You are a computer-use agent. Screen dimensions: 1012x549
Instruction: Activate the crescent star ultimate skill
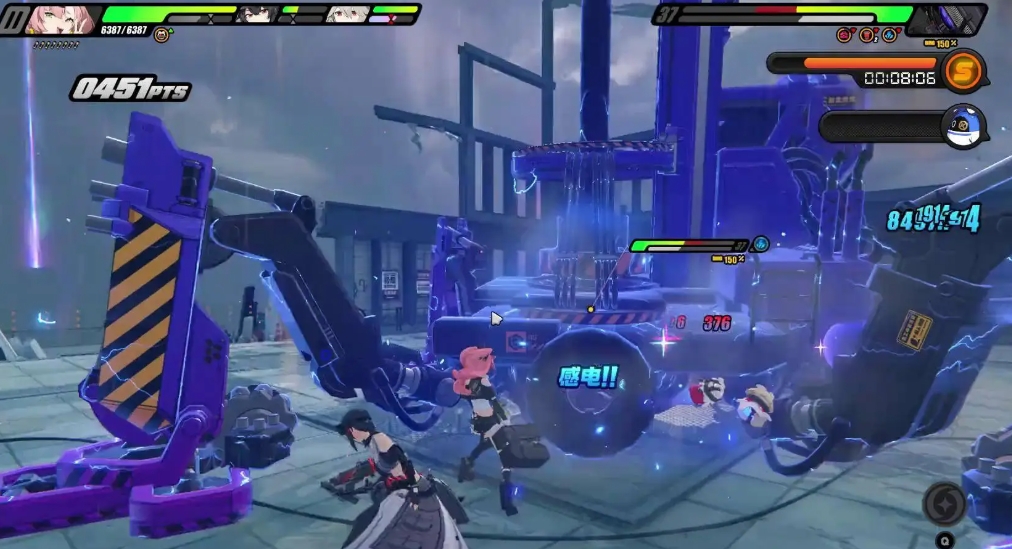[x=944, y=503]
